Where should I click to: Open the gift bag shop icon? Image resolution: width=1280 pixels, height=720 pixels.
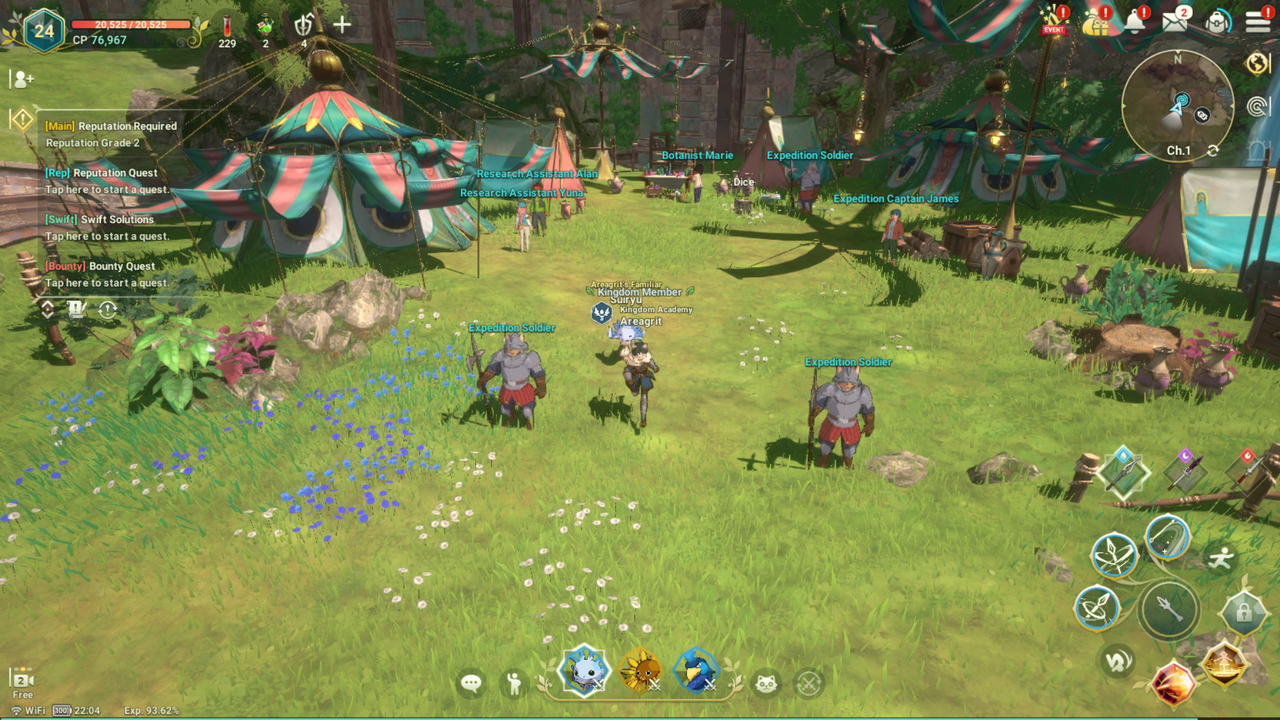(1095, 22)
